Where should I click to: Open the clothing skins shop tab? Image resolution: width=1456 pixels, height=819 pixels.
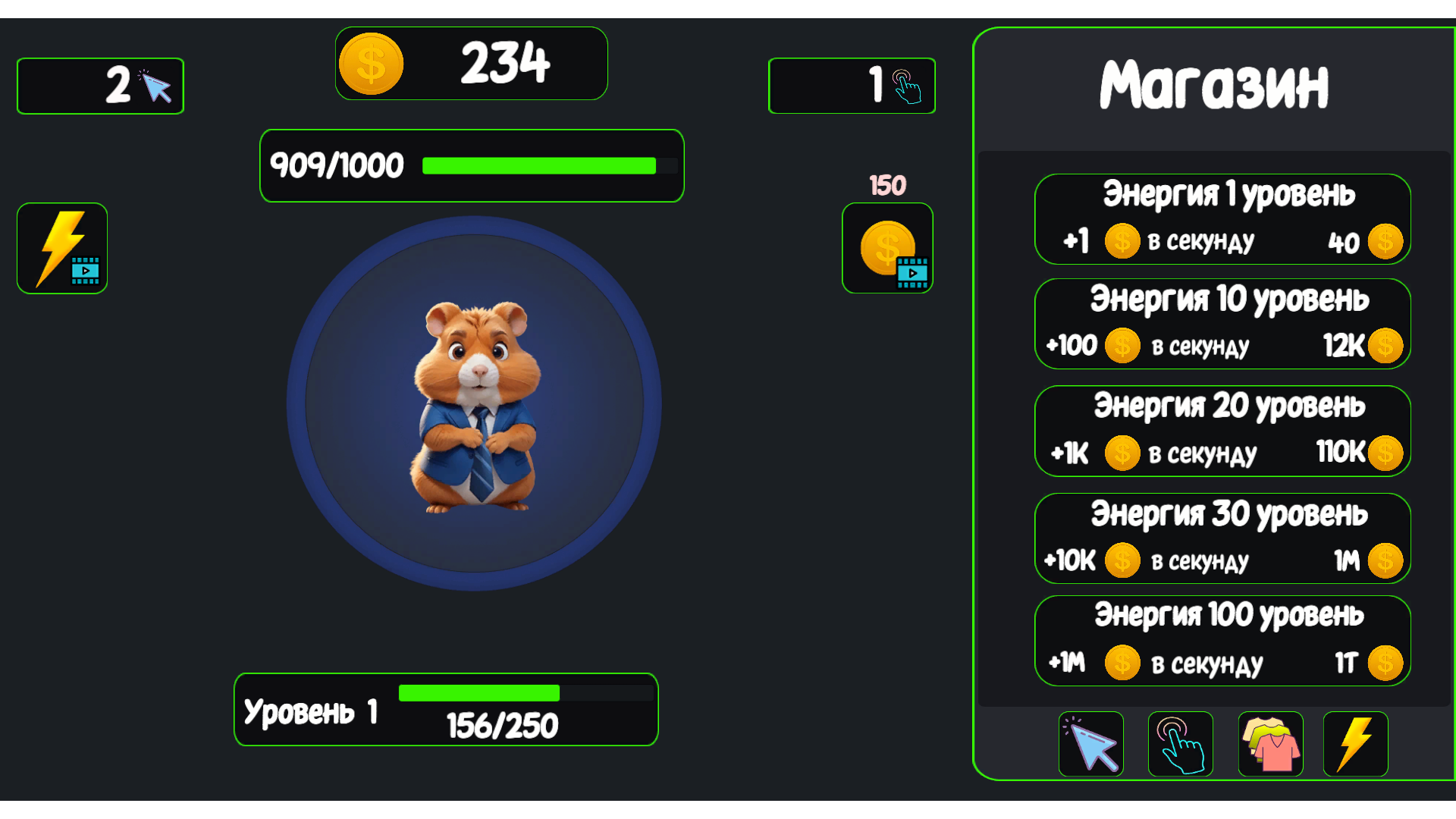pos(1270,744)
